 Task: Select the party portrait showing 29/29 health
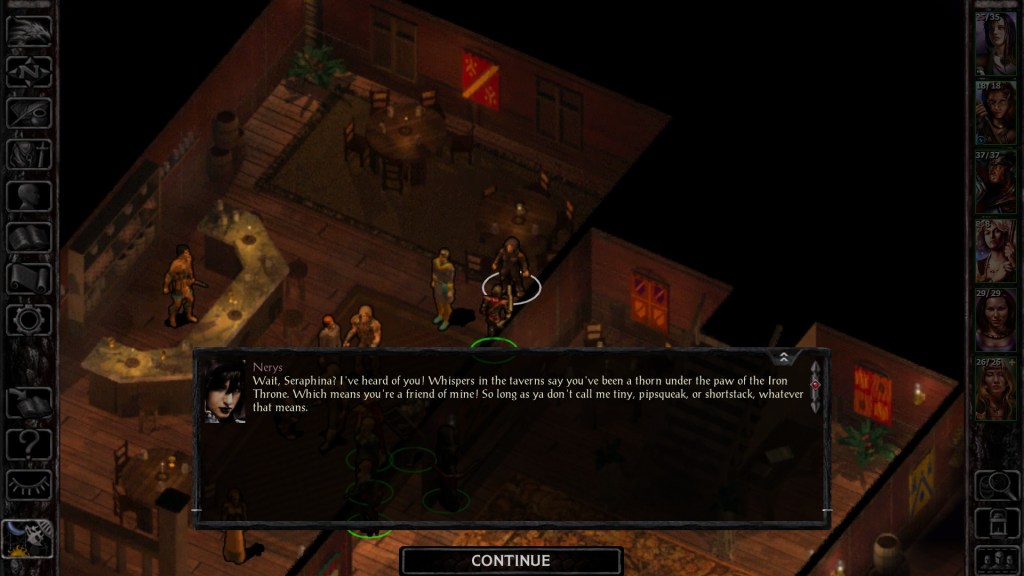(x=995, y=318)
